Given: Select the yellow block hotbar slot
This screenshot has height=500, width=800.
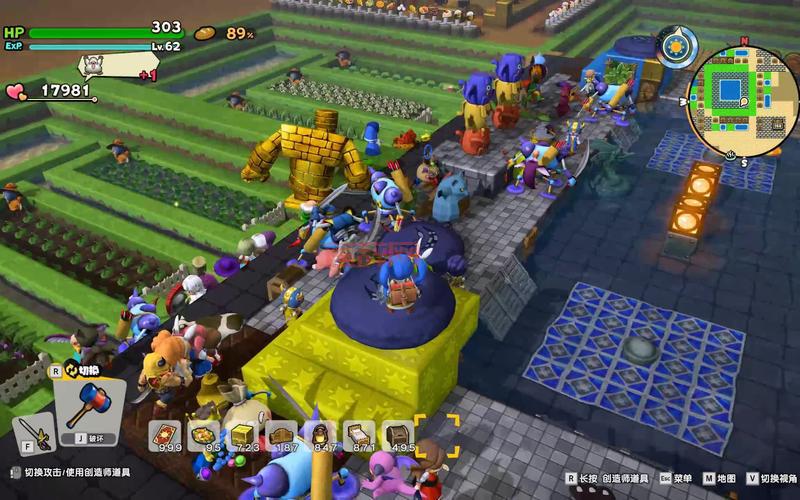Looking at the screenshot, I should (242, 434).
